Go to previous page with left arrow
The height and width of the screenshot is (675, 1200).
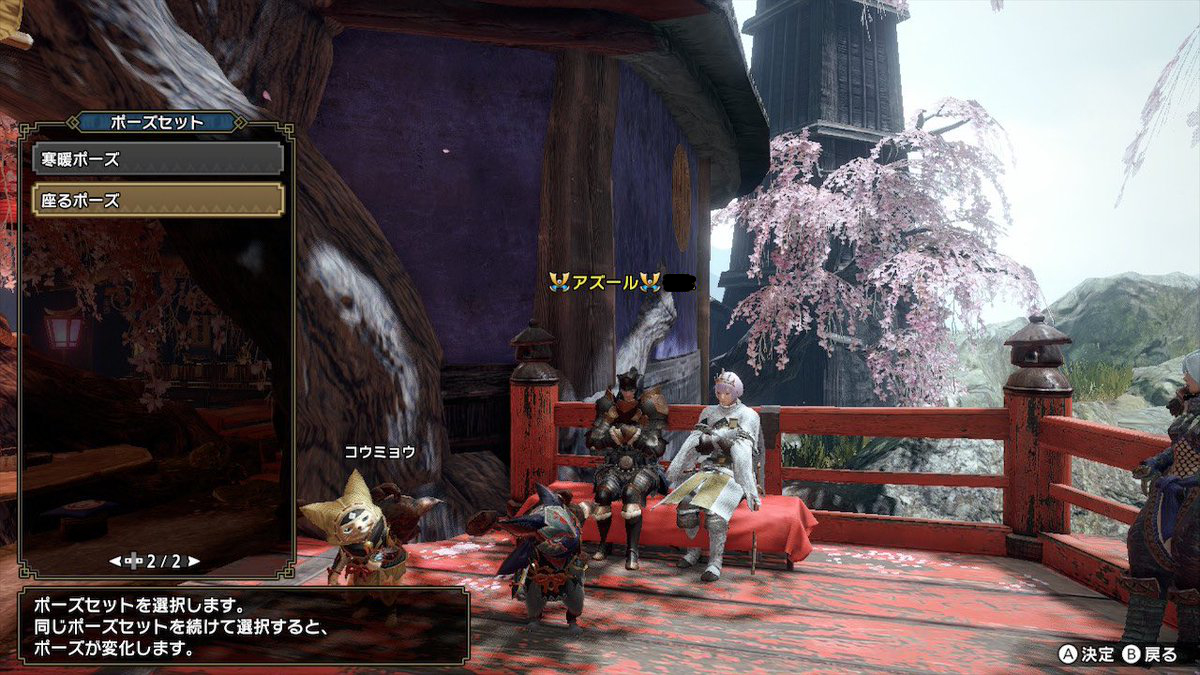point(115,561)
